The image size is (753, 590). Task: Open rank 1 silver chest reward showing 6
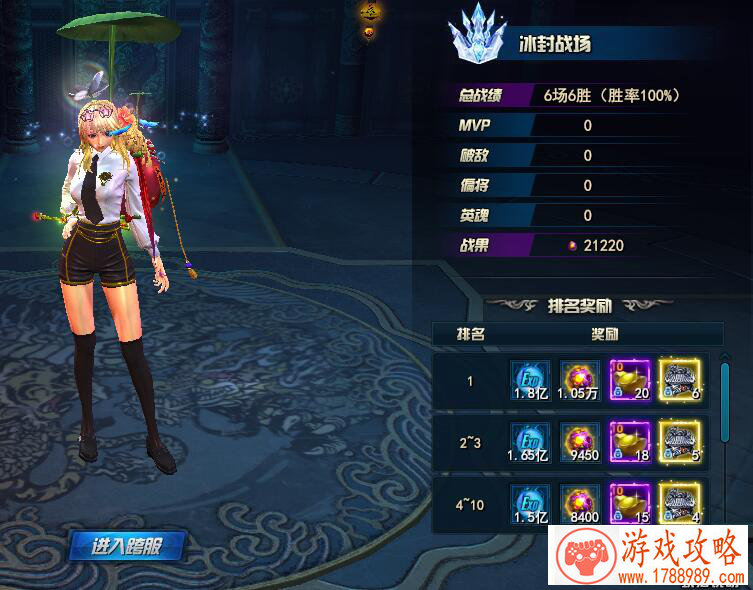(x=680, y=381)
